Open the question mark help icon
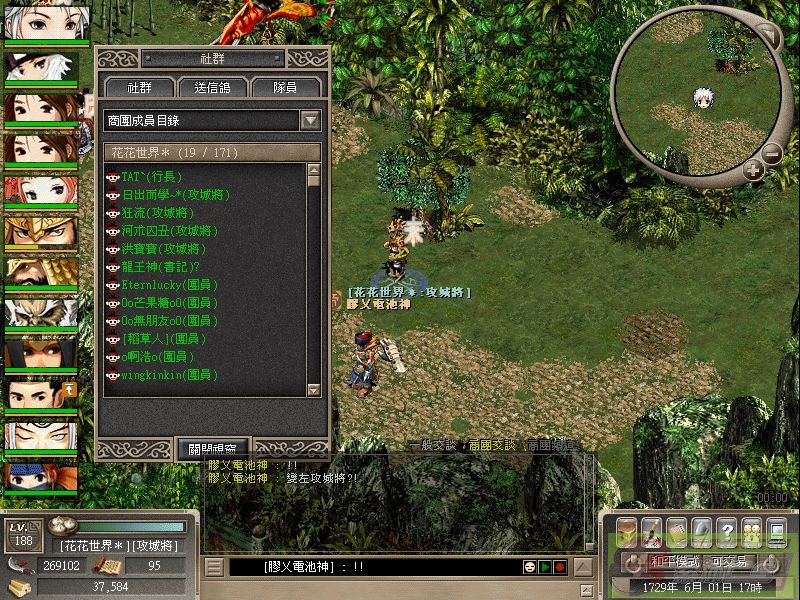800x600 pixels. point(727,529)
